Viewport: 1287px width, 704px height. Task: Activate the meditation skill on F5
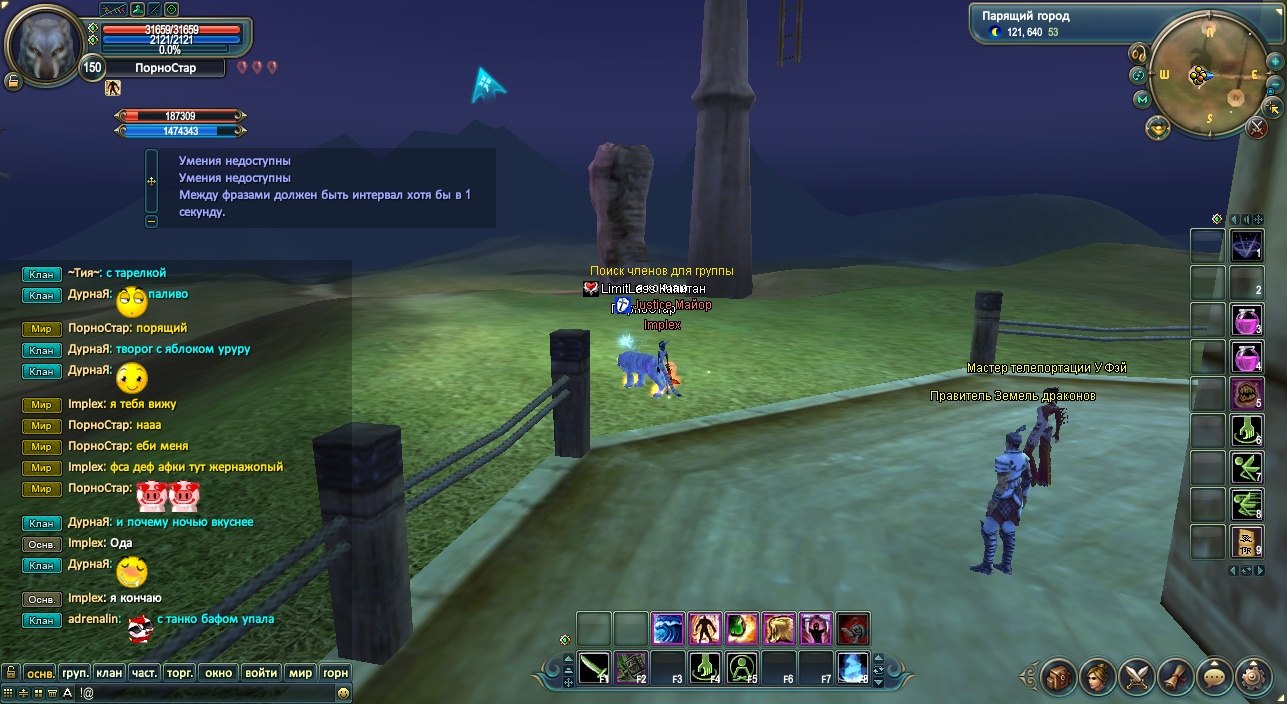(742, 667)
